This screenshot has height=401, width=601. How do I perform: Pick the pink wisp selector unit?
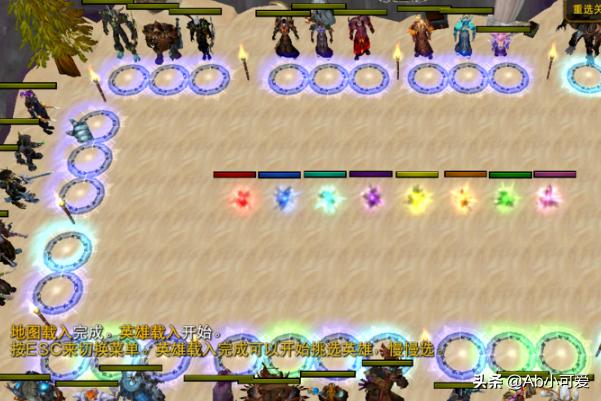pos(548,198)
